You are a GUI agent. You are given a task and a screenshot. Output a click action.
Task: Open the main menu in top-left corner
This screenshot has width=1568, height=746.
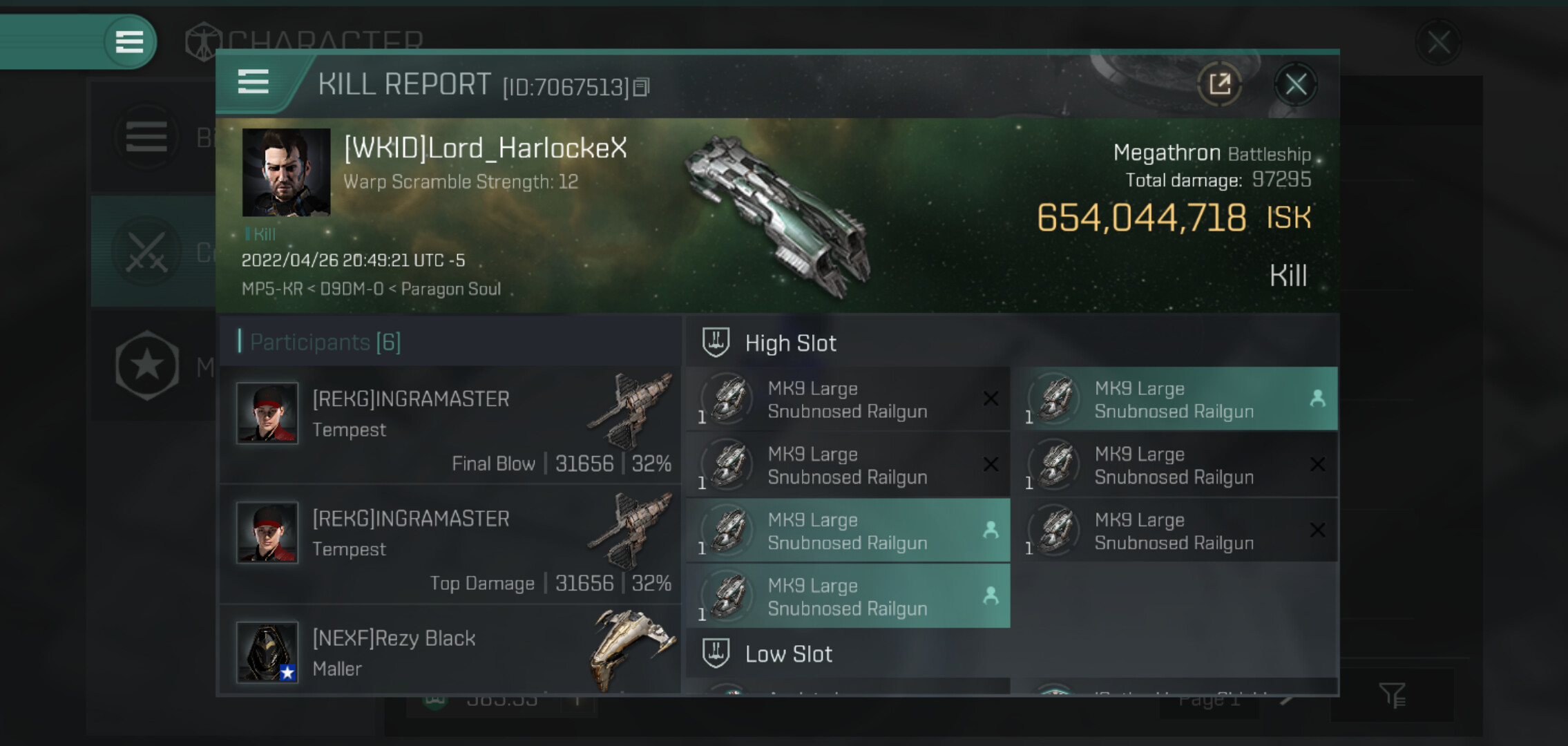pyautogui.click(x=129, y=42)
